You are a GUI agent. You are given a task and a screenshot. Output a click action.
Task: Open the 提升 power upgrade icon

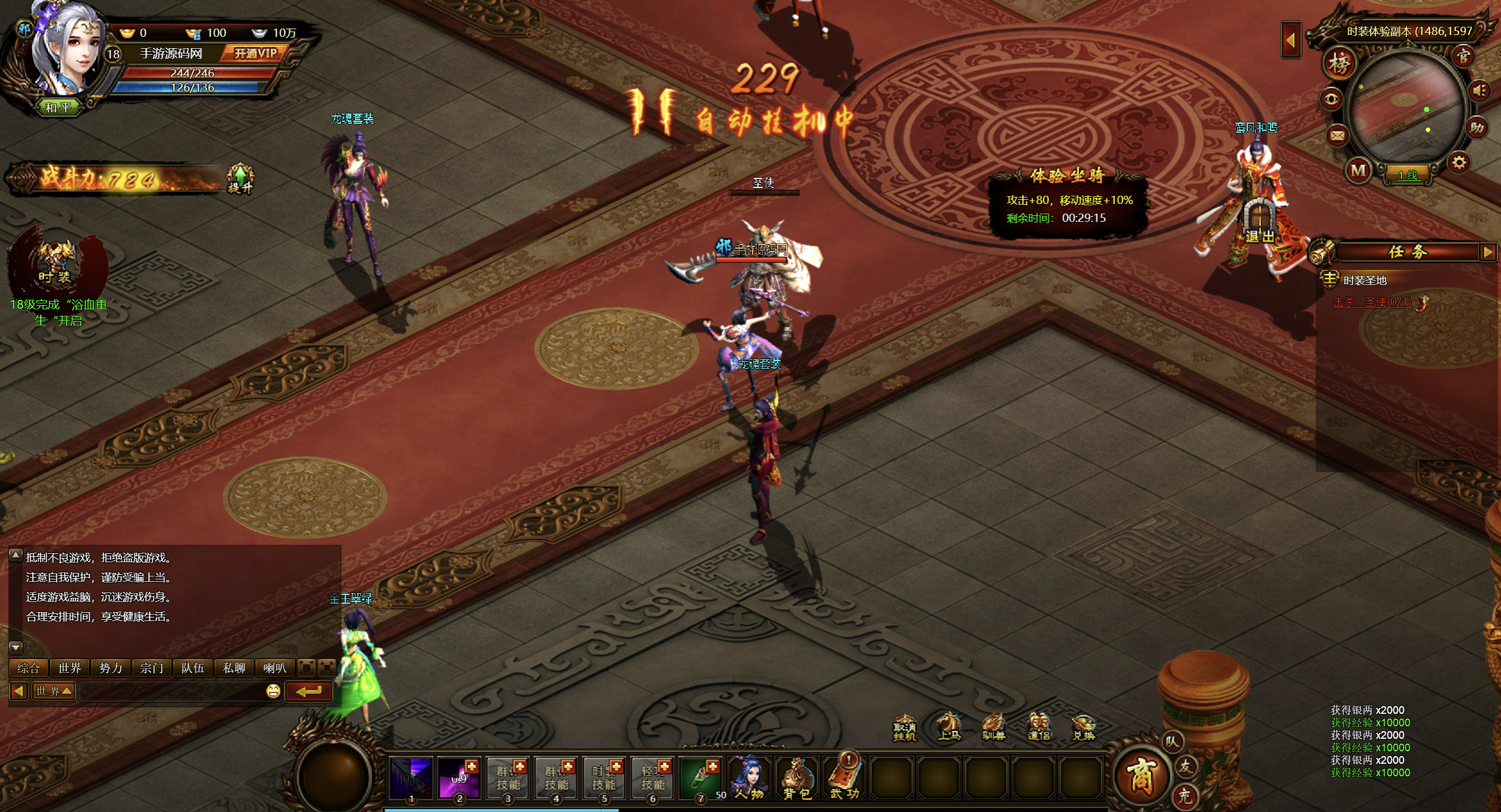tap(240, 178)
